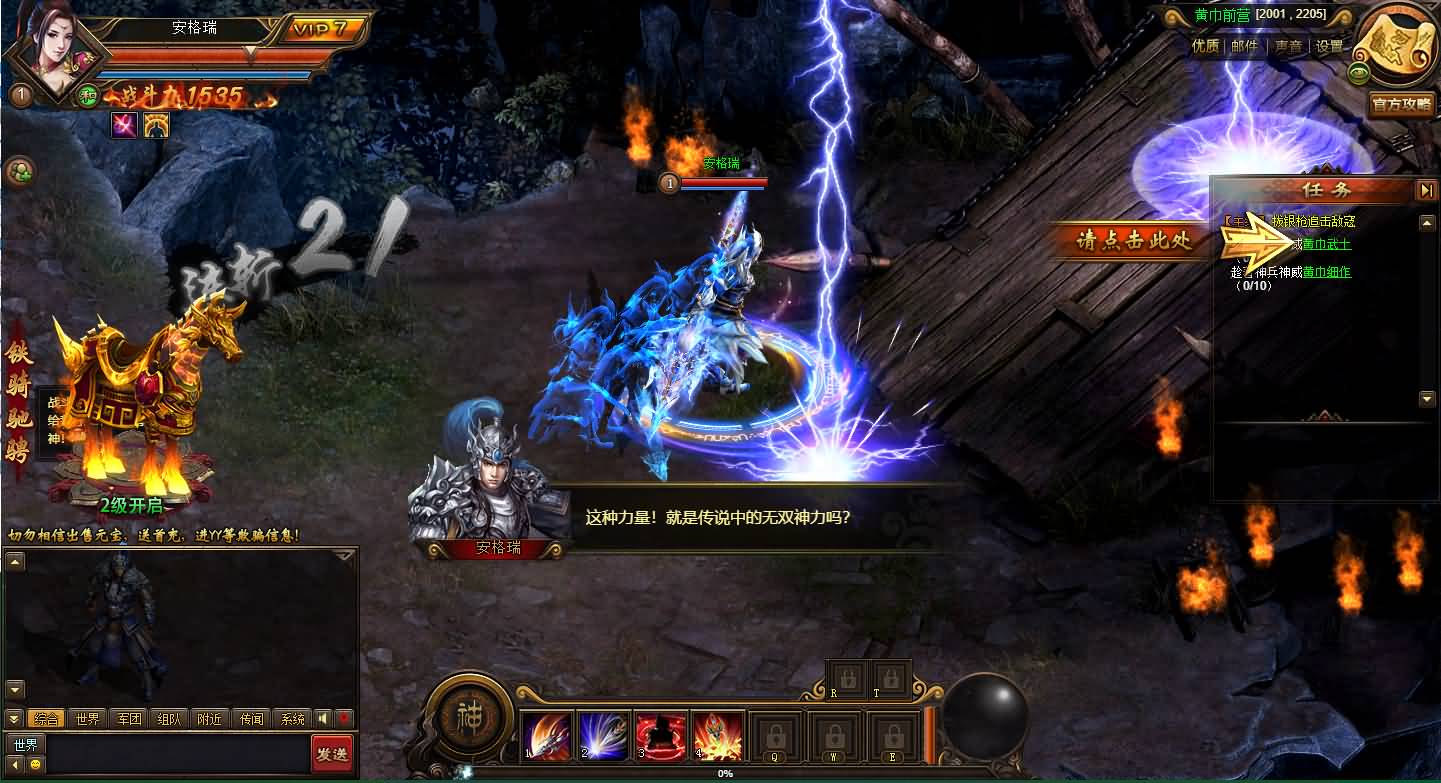This screenshot has width=1441, height=783.
Task: Send the chat message with 发送
Action: [332, 754]
